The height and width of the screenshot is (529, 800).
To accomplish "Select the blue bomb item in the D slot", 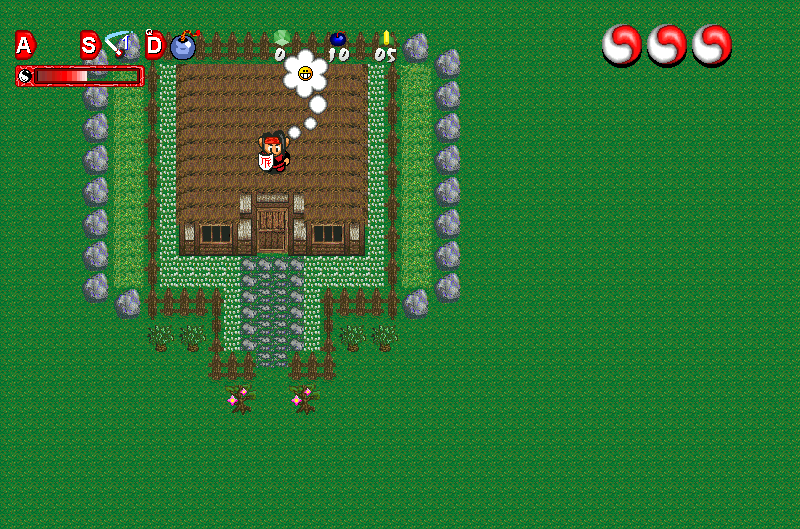I will pos(183,45).
